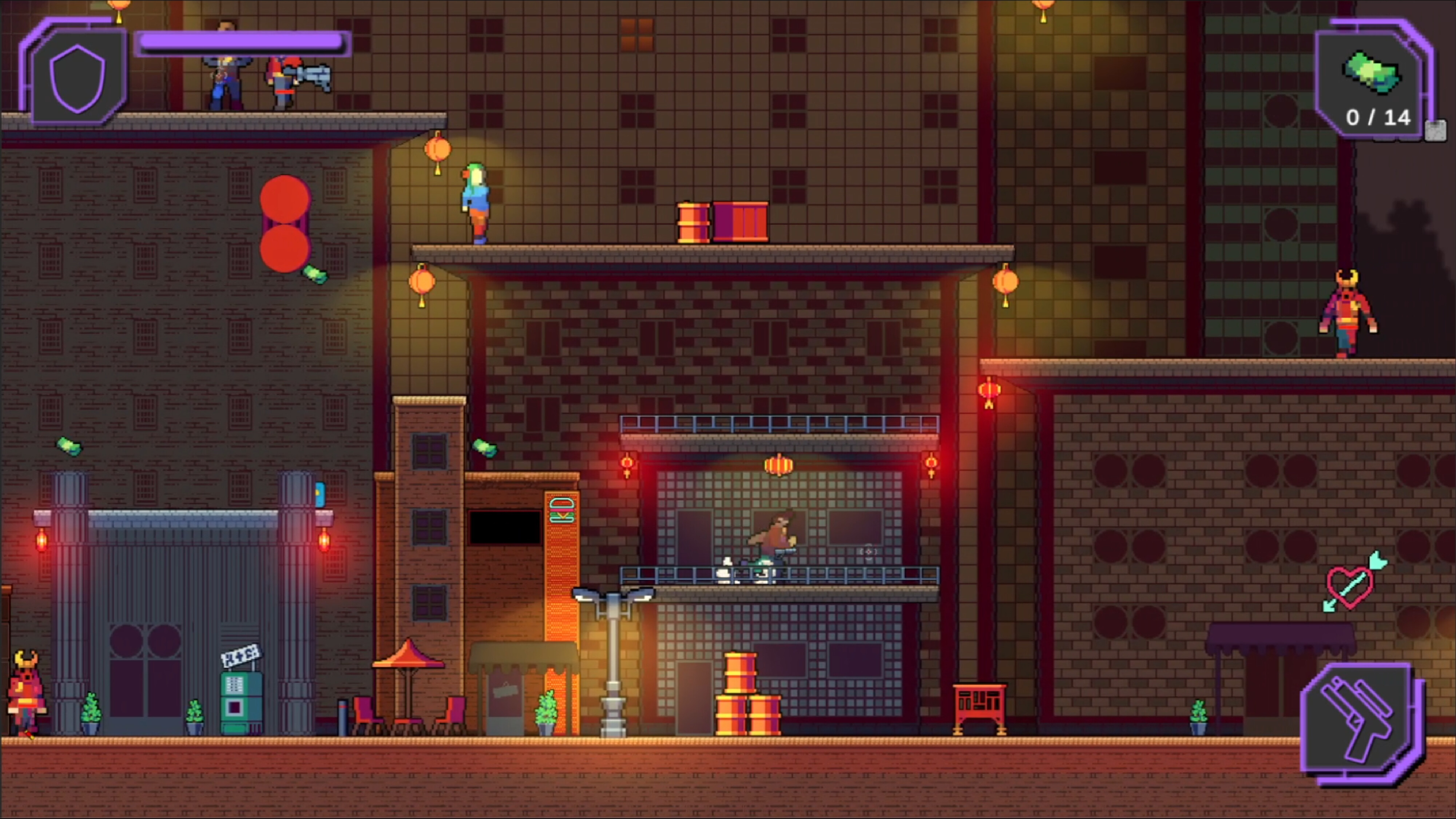Click the purple health bar at the top
Viewport: 1456px width, 819px height.
pyautogui.click(x=243, y=41)
